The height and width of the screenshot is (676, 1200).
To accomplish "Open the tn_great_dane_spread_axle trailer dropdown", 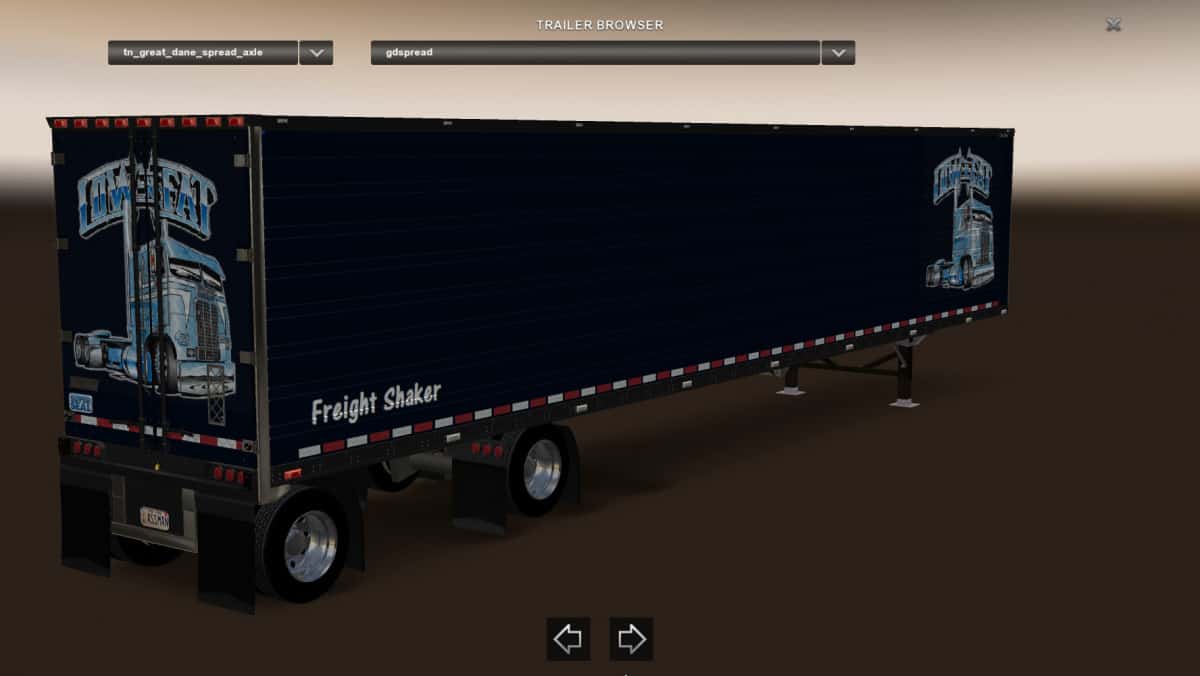I will 203,52.
